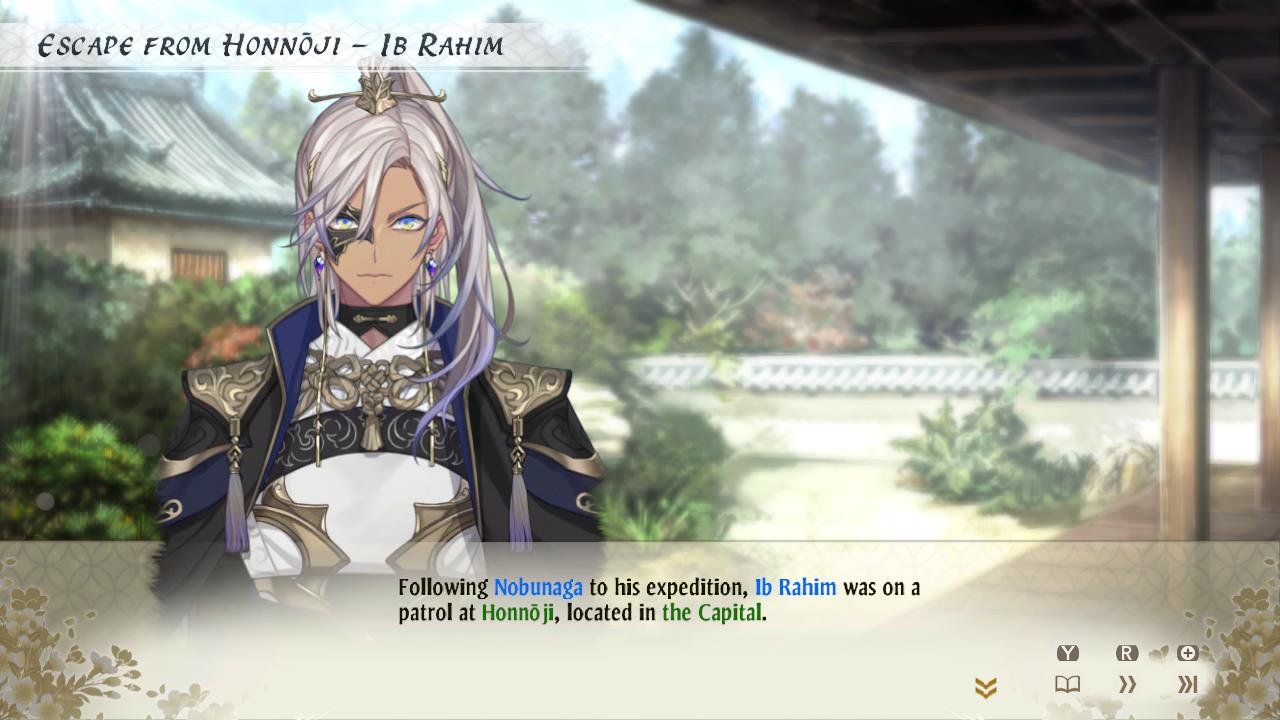The height and width of the screenshot is (720, 1280).
Task: Select the fast-forward double-arrow icon
Action: pos(1127,684)
